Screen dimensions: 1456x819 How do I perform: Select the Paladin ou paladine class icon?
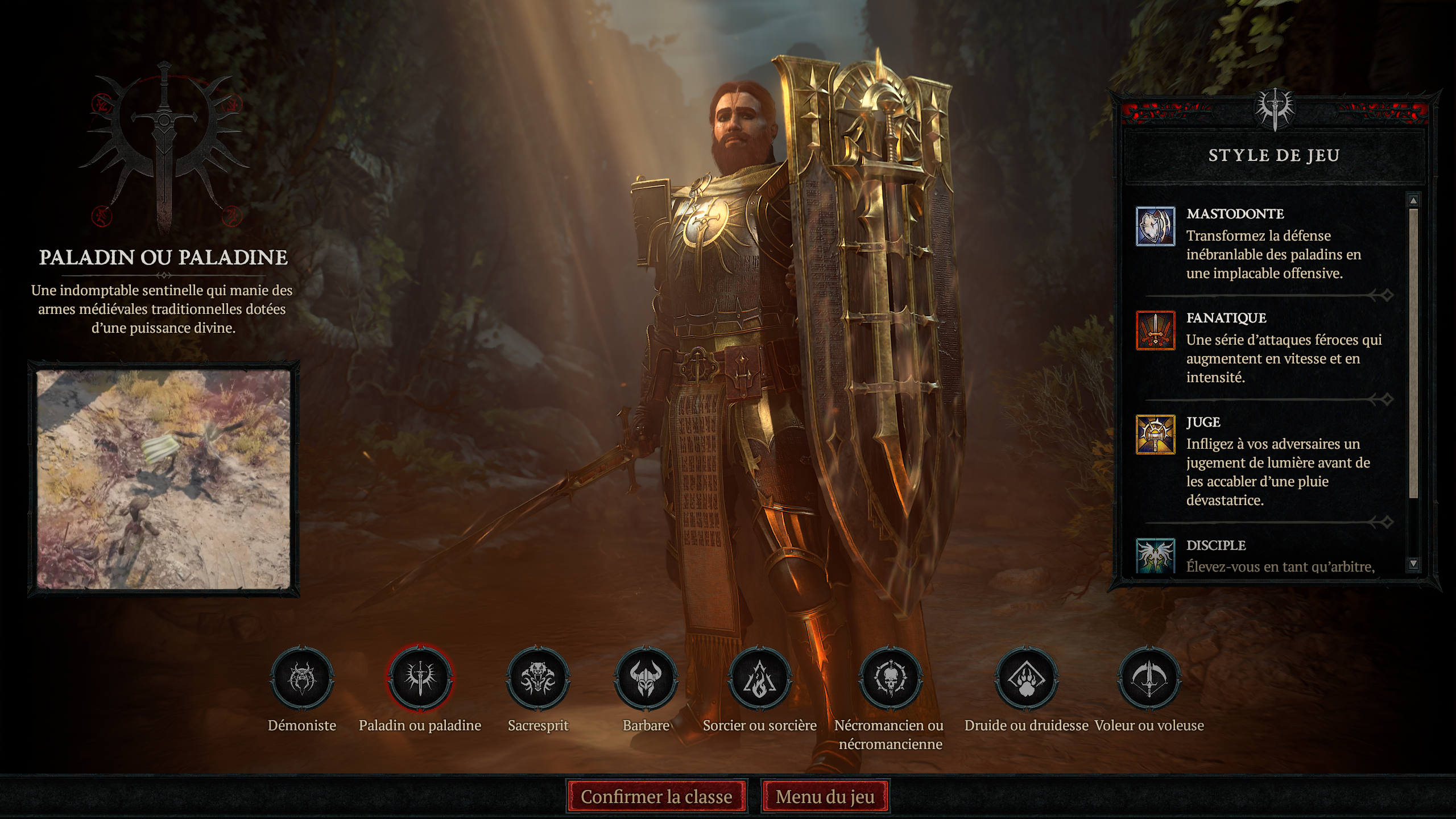(421, 680)
